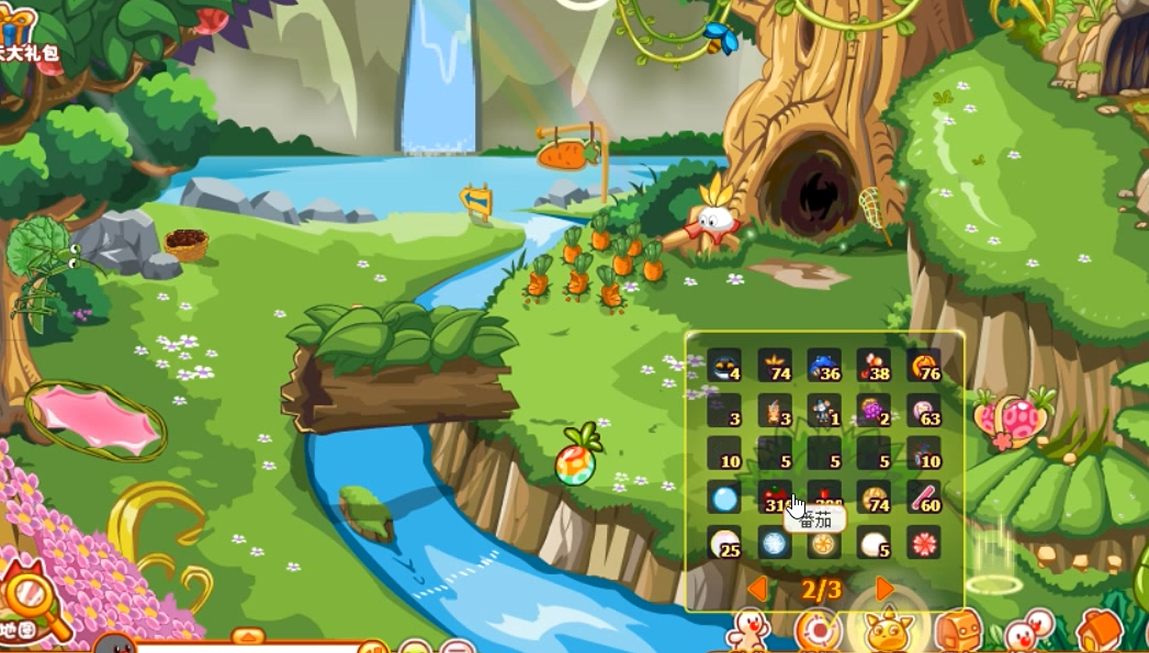Select the tomato item slot
The height and width of the screenshot is (653, 1149).
pyautogui.click(x=774, y=497)
